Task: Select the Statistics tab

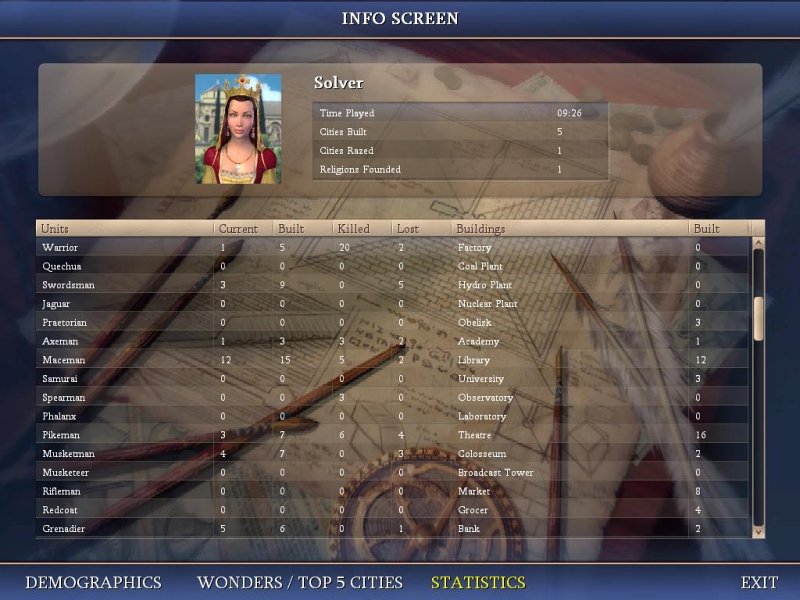Action: pyautogui.click(x=478, y=582)
